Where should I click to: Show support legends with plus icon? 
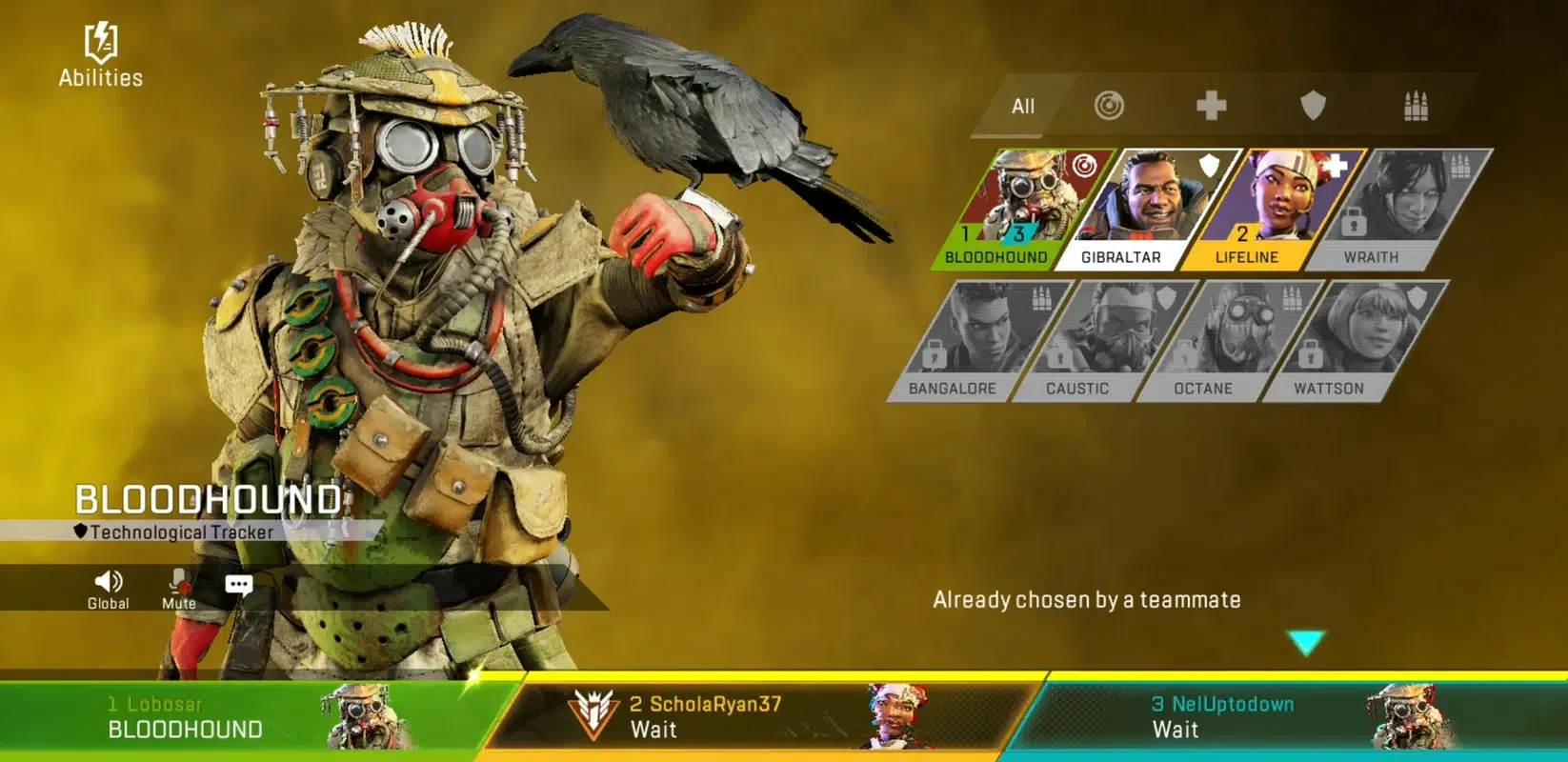1211,106
